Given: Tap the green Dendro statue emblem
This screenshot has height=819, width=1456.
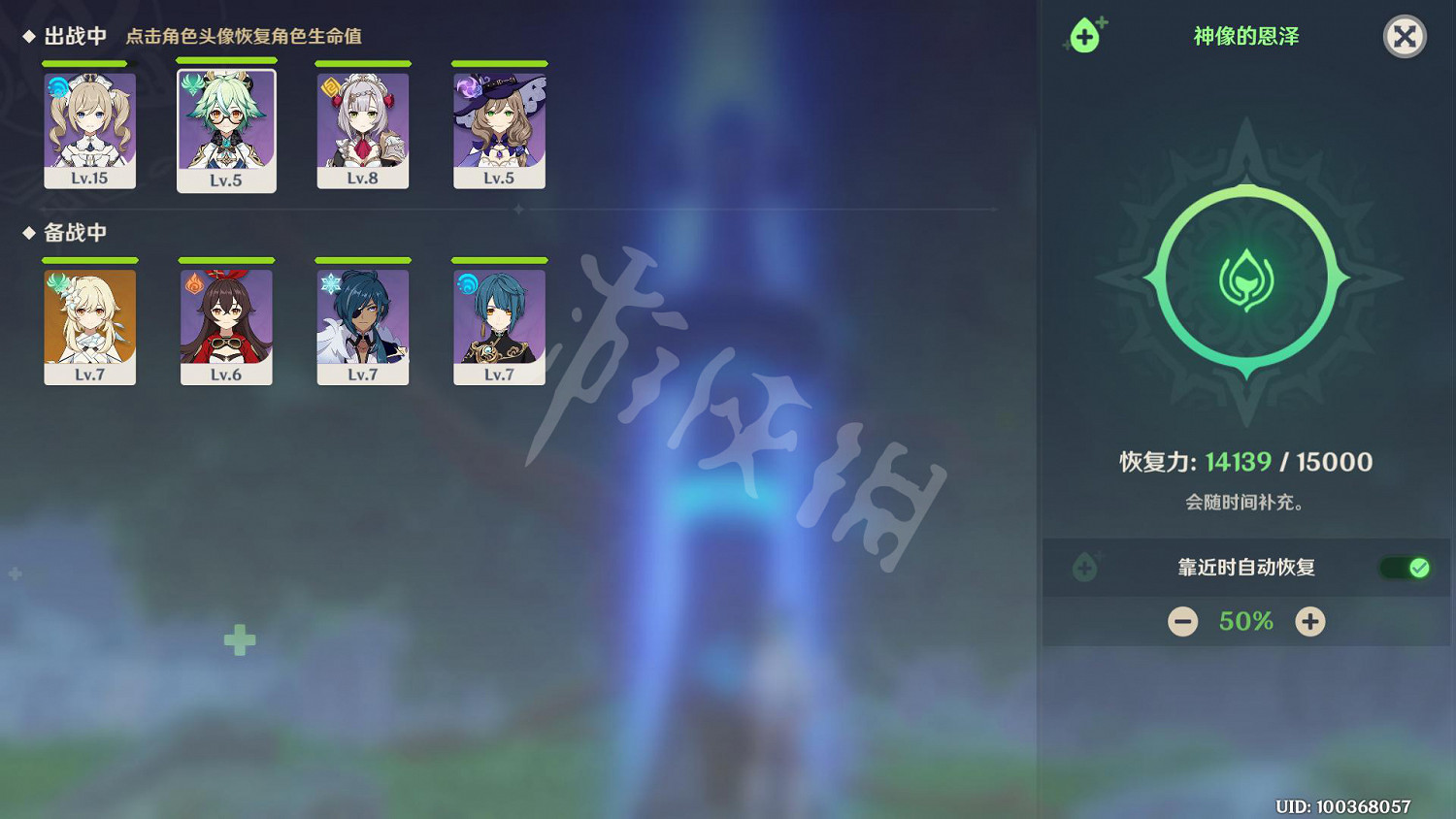Looking at the screenshot, I should click(x=1245, y=277).
